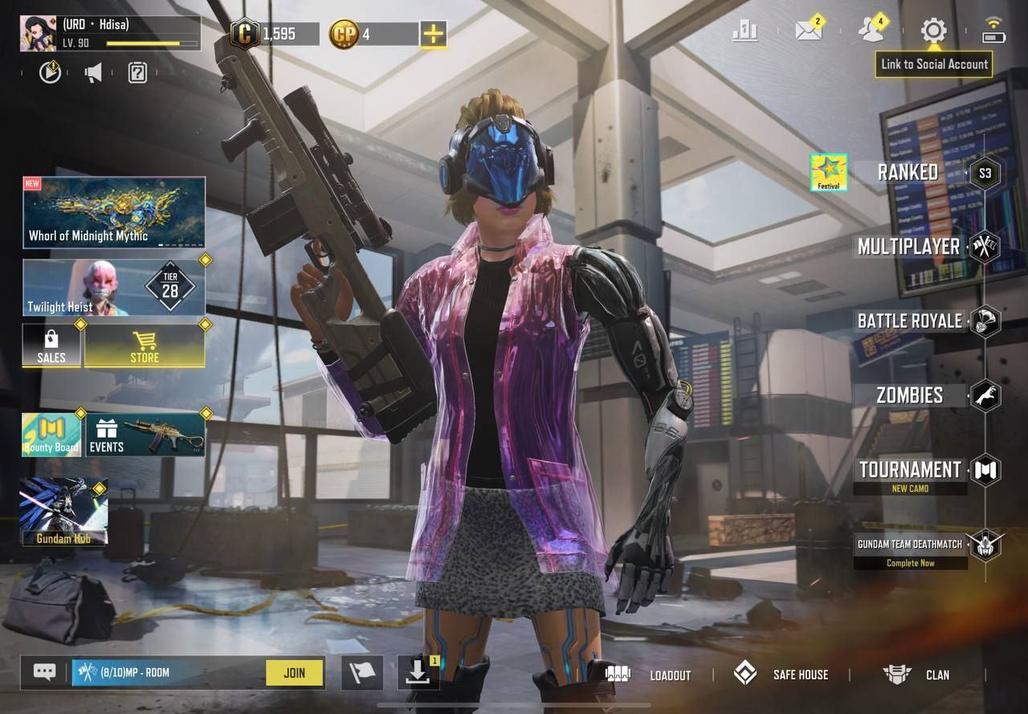This screenshot has height=714, width=1028.
Task: Open the Ranked mode menu
Action: (x=908, y=172)
